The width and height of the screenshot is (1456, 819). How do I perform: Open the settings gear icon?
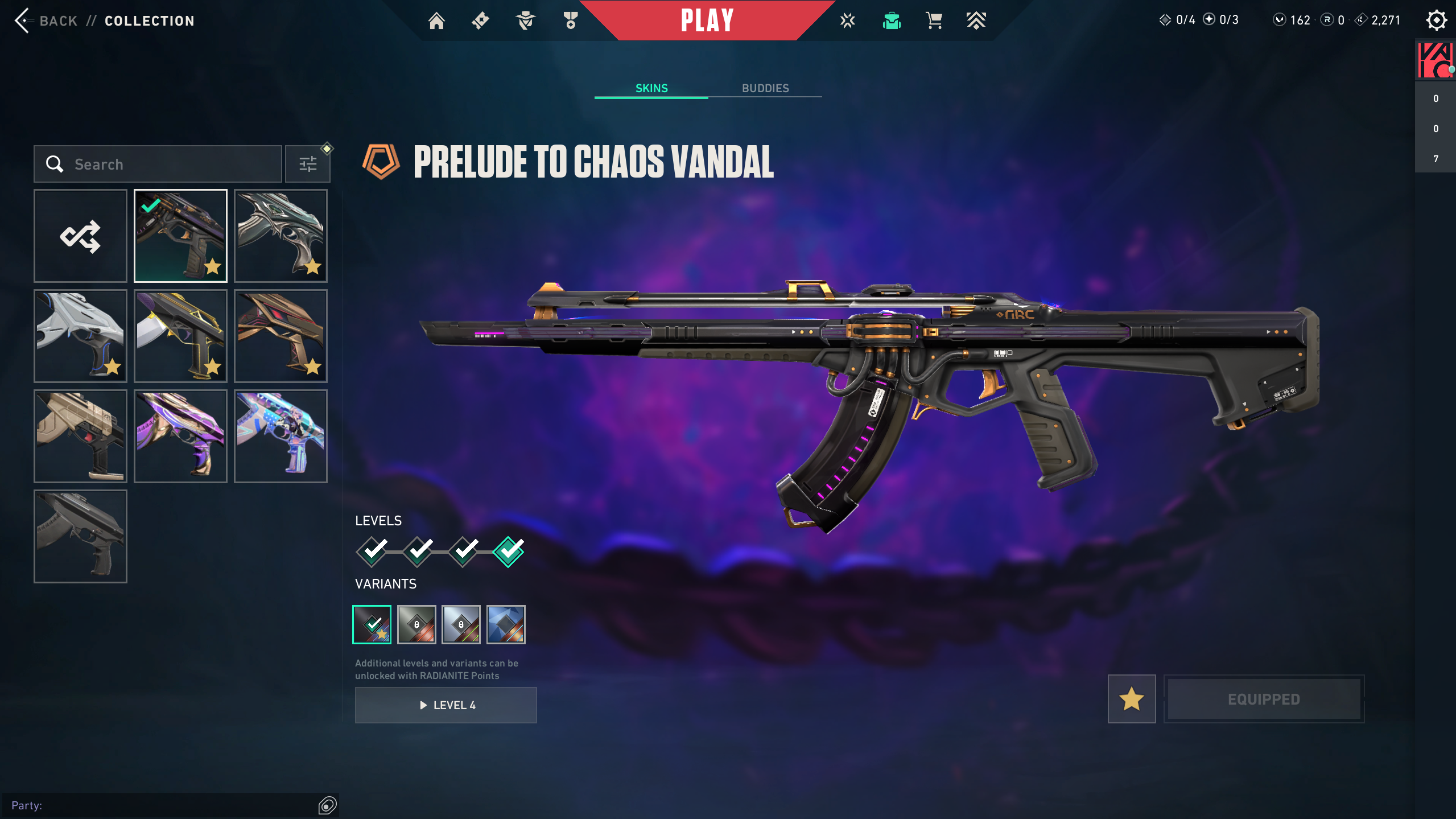[1436, 20]
